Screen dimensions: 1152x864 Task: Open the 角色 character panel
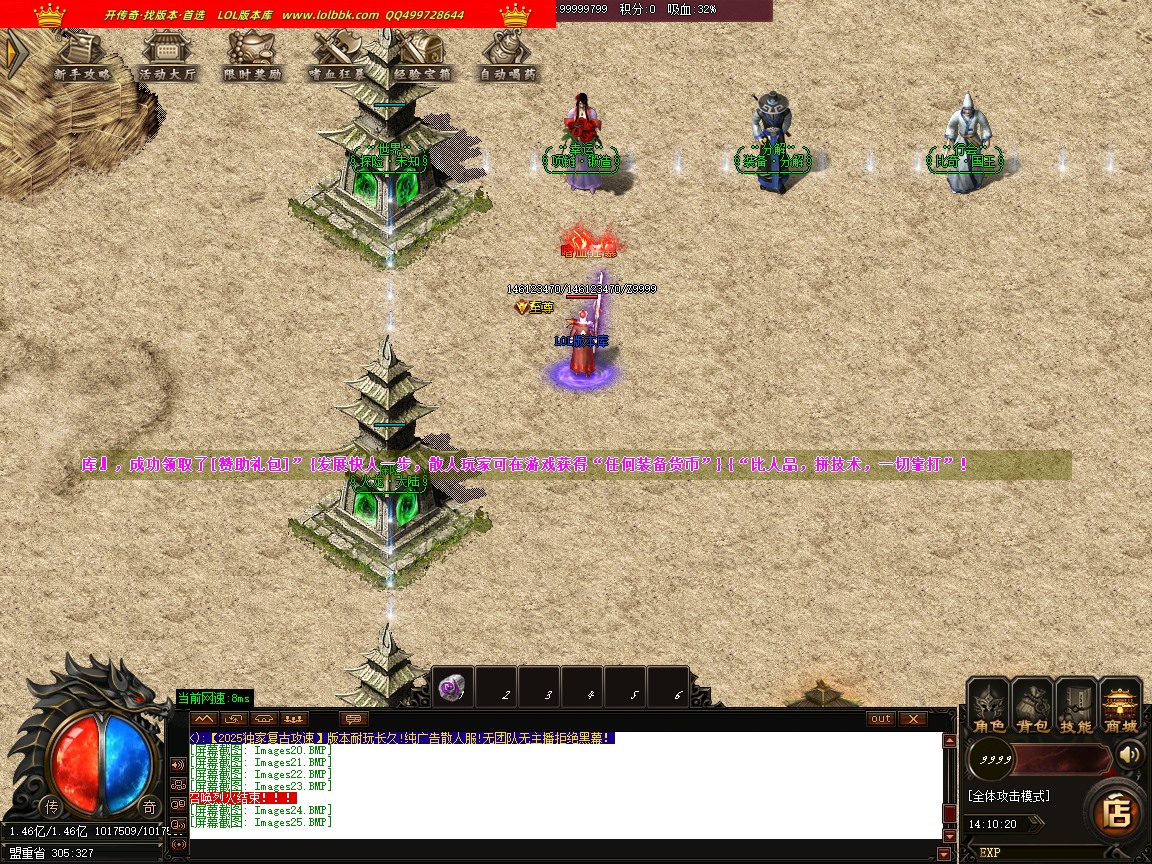tap(990, 706)
